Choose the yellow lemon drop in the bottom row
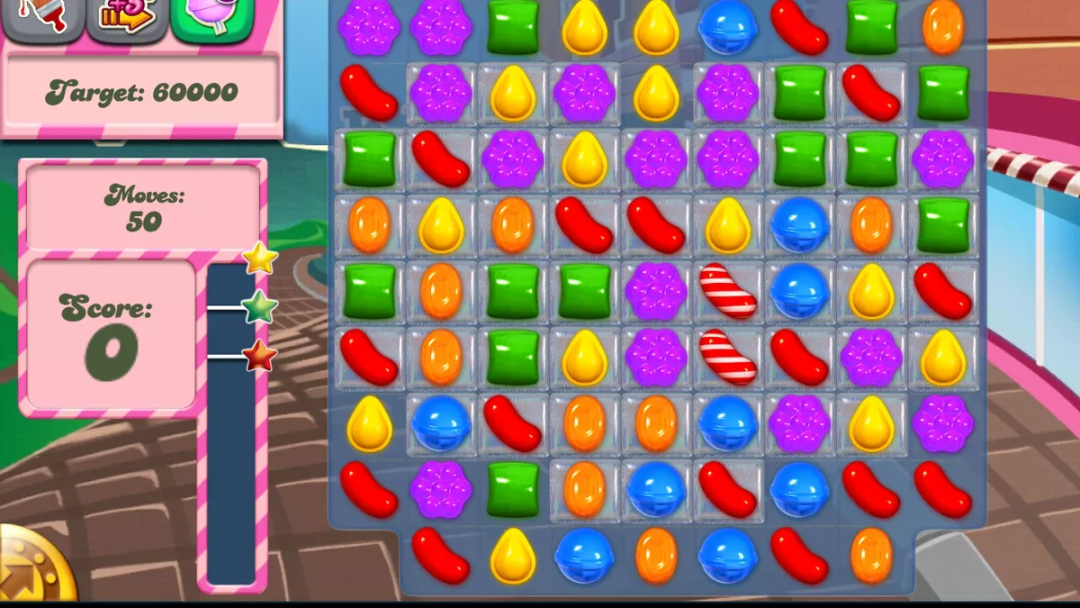 [x=512, y=554]
